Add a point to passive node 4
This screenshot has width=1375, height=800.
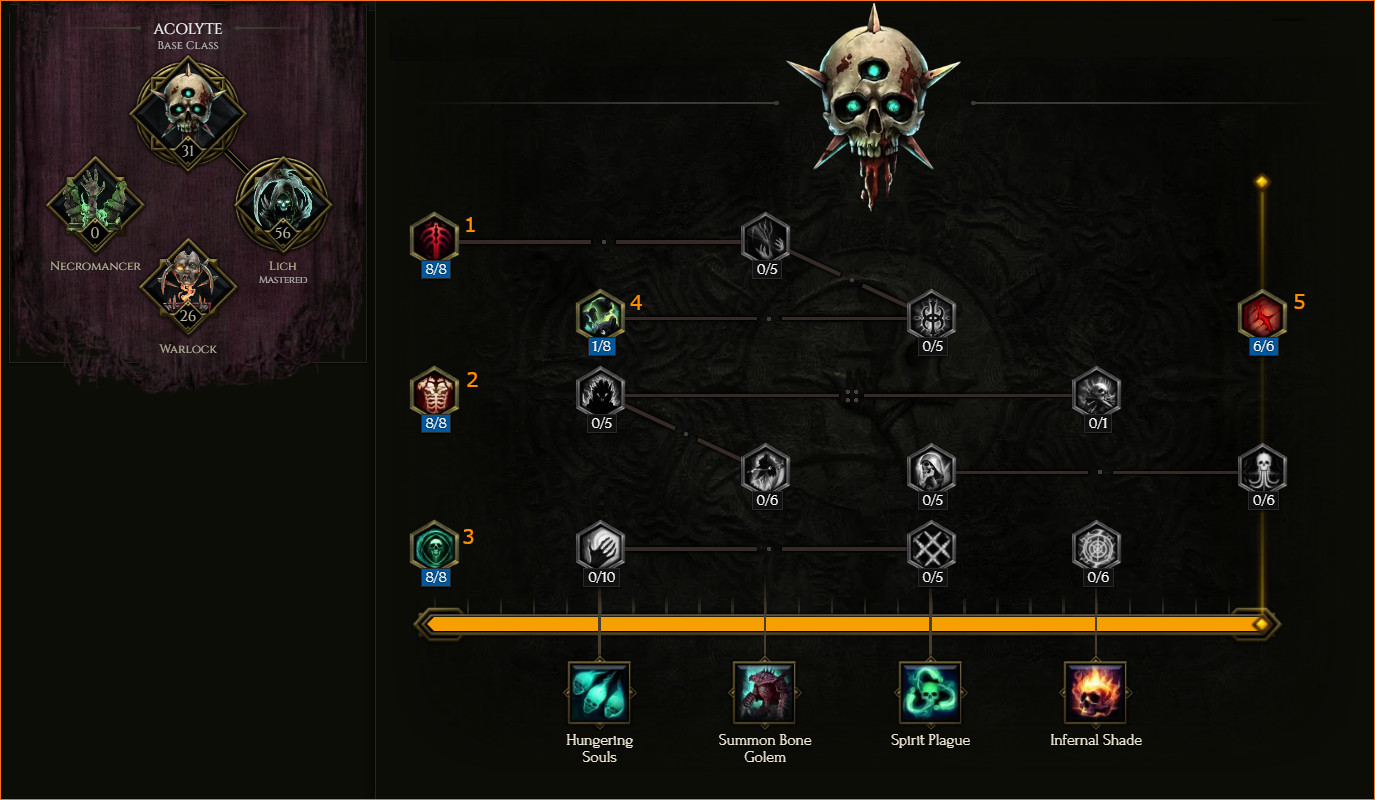click(600, 316)
